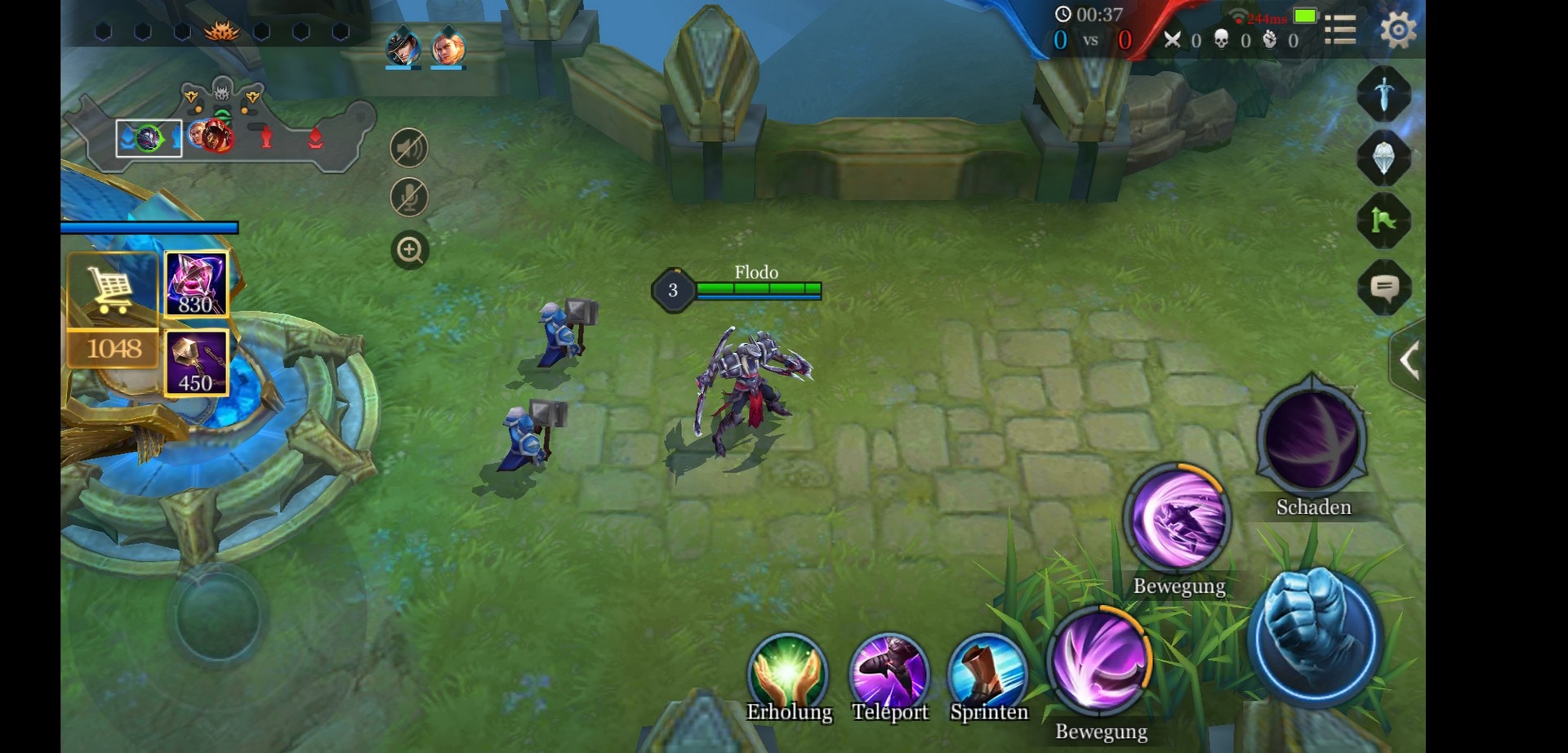Screen dimensions: 1568x753
Task: Toggle the muted microphone button
Action: 409,198
